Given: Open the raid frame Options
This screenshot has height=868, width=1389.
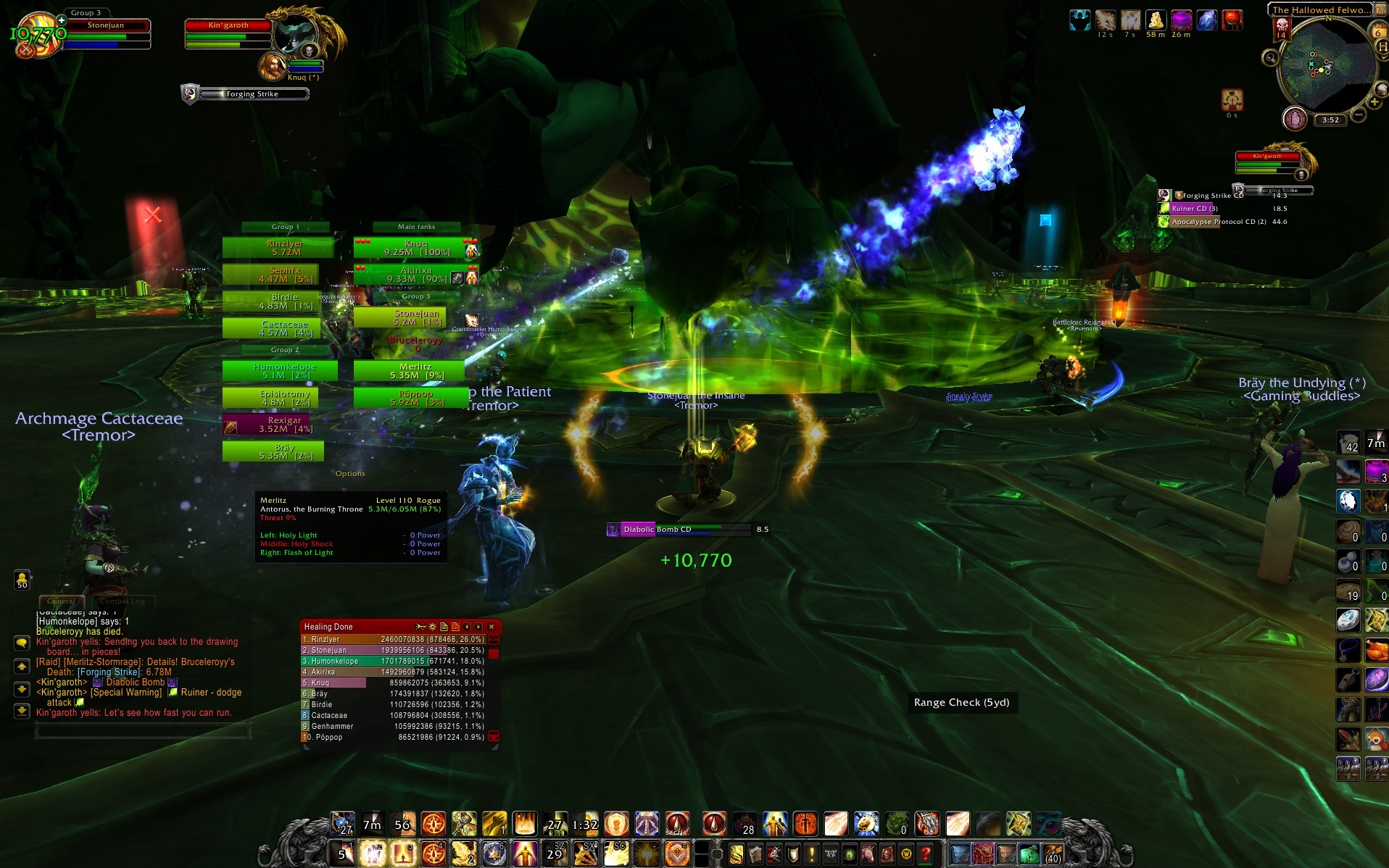Looking at the screenshot, I should (x=350, y=474).
